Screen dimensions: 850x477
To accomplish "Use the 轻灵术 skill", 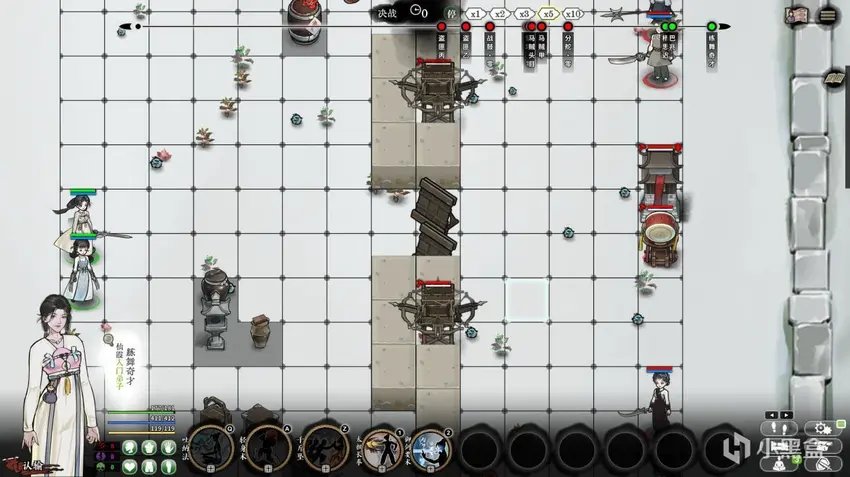I will point(269,446).
